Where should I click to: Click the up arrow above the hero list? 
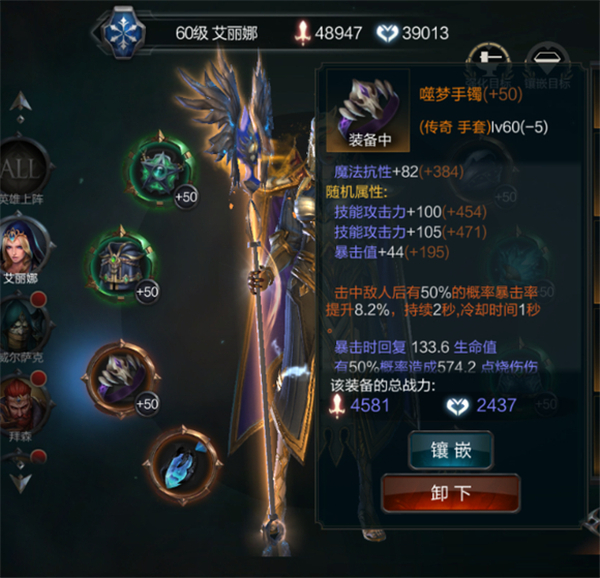(21, 101)
